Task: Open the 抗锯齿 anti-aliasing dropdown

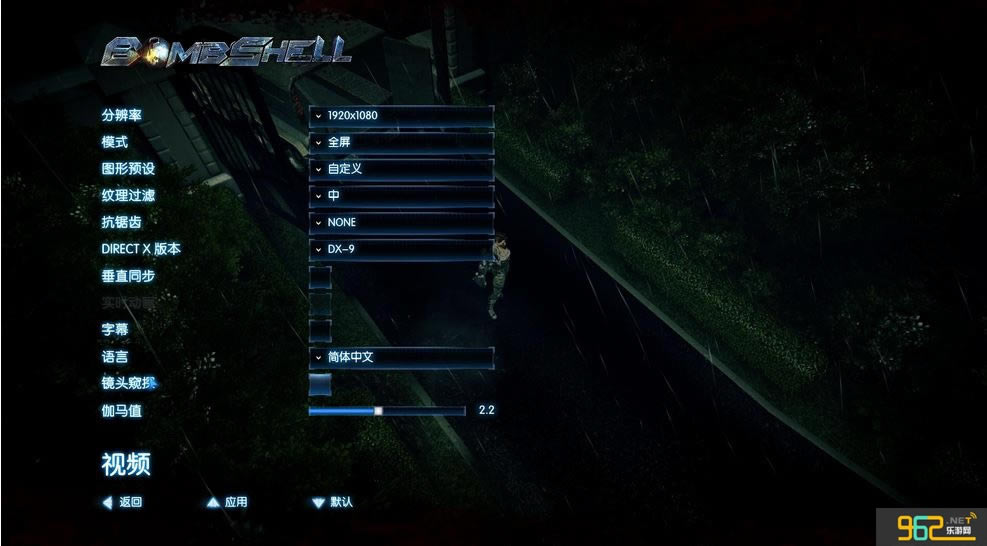Action: pos(401,222)
